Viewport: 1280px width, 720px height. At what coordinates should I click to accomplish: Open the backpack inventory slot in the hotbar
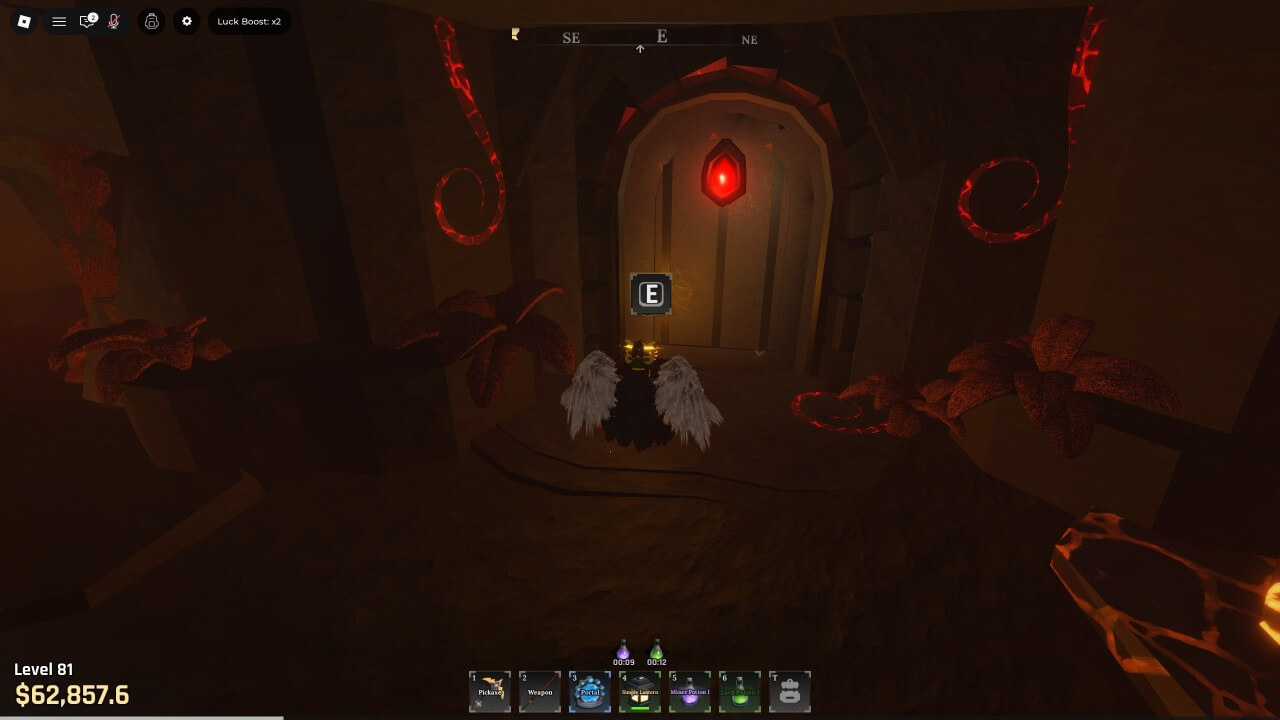(x=790, y=691)
